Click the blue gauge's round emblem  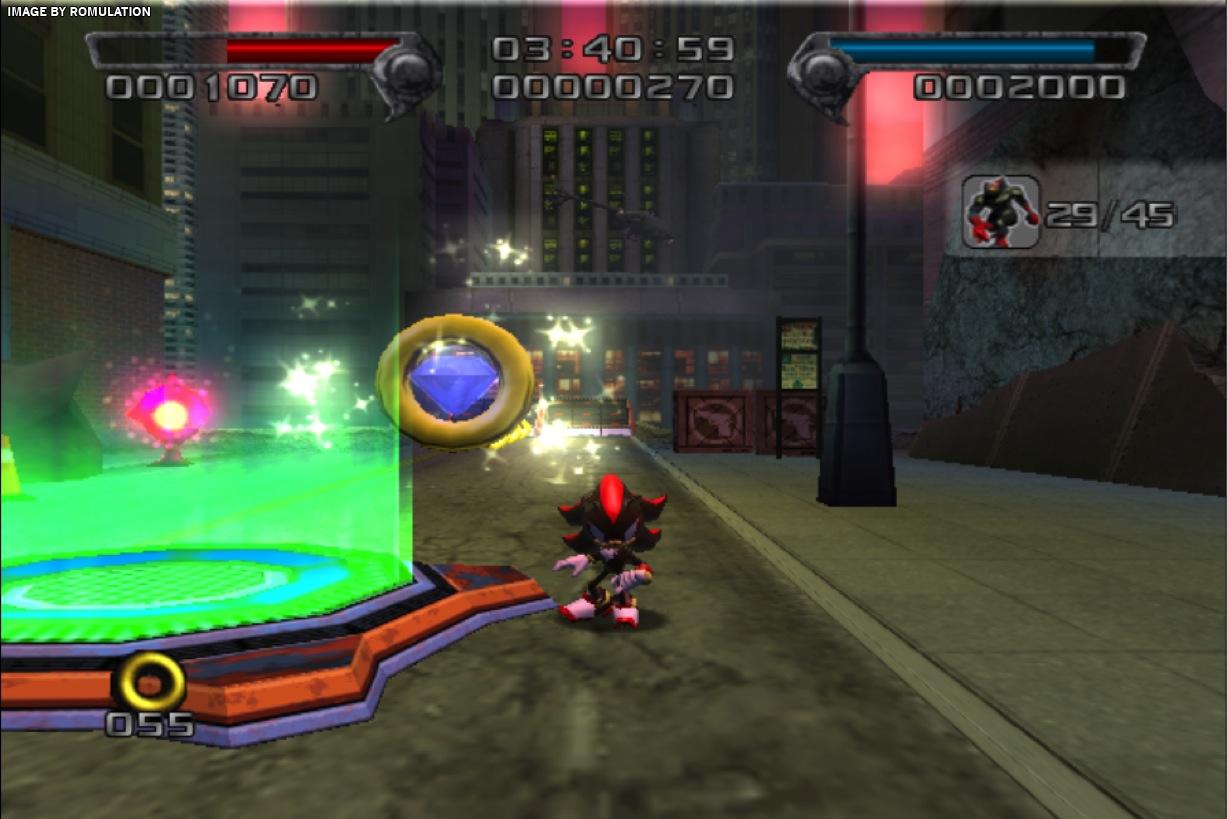(823, 70)
